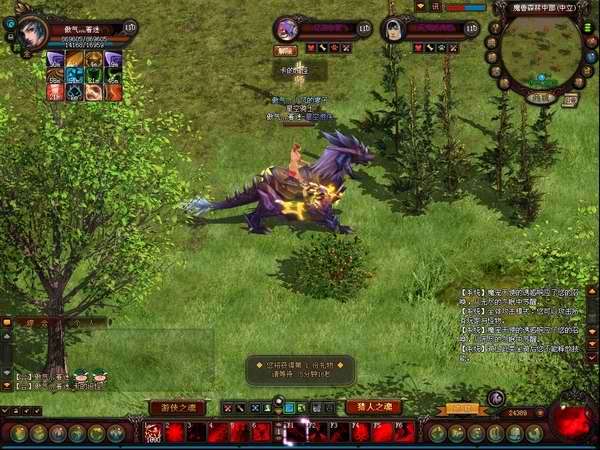Select the white-hooded target portrait
Image resolution: width=600 pixels, height=450 pixels.
point(394,29)
